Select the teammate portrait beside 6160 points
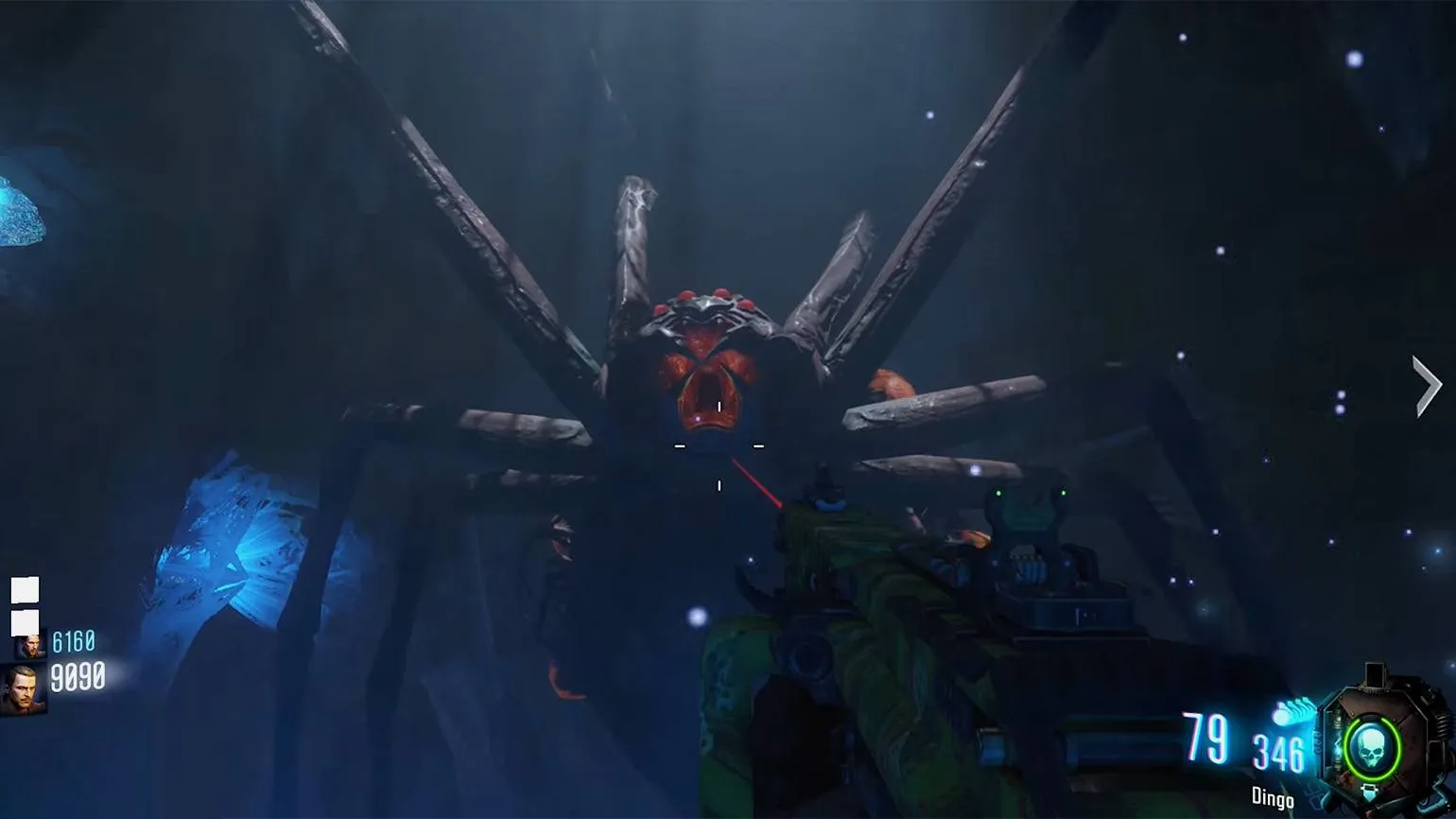Viewport: 1456px width, 819px height. 30,646
